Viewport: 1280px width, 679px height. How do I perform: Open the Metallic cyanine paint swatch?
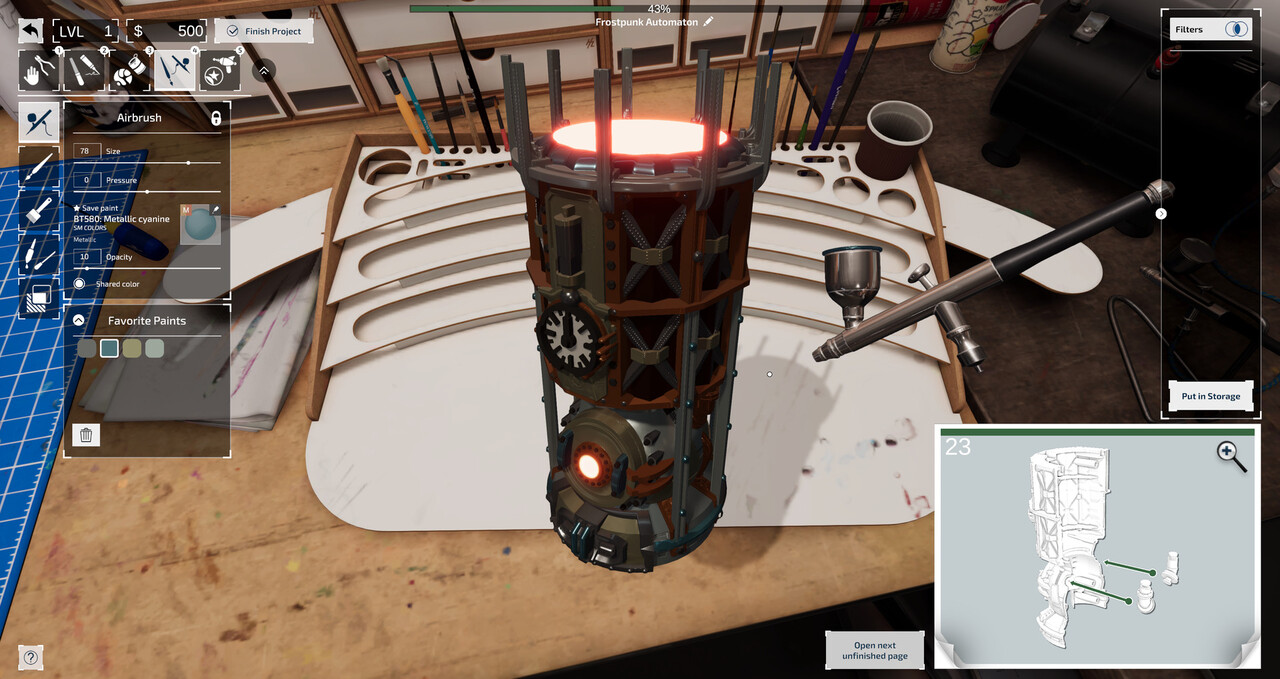199,224
